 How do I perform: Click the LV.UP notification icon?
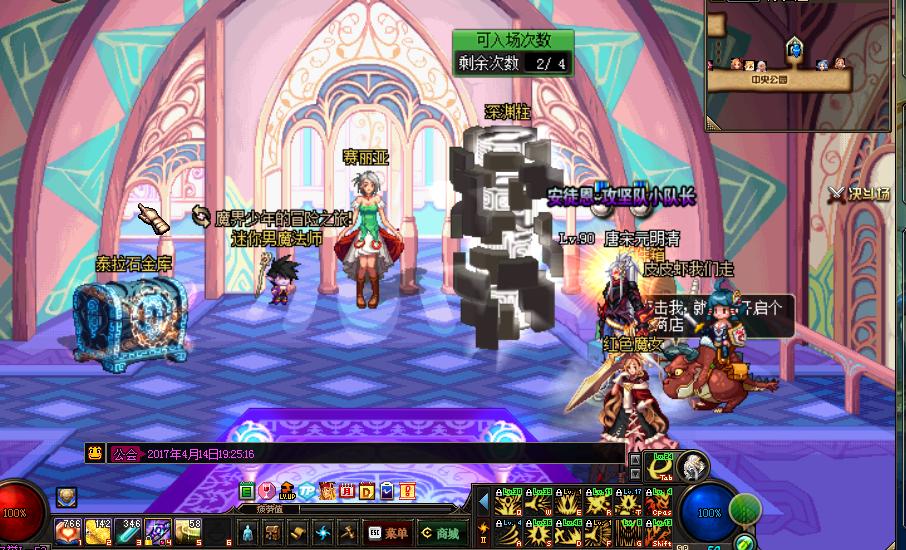point(287,491)
